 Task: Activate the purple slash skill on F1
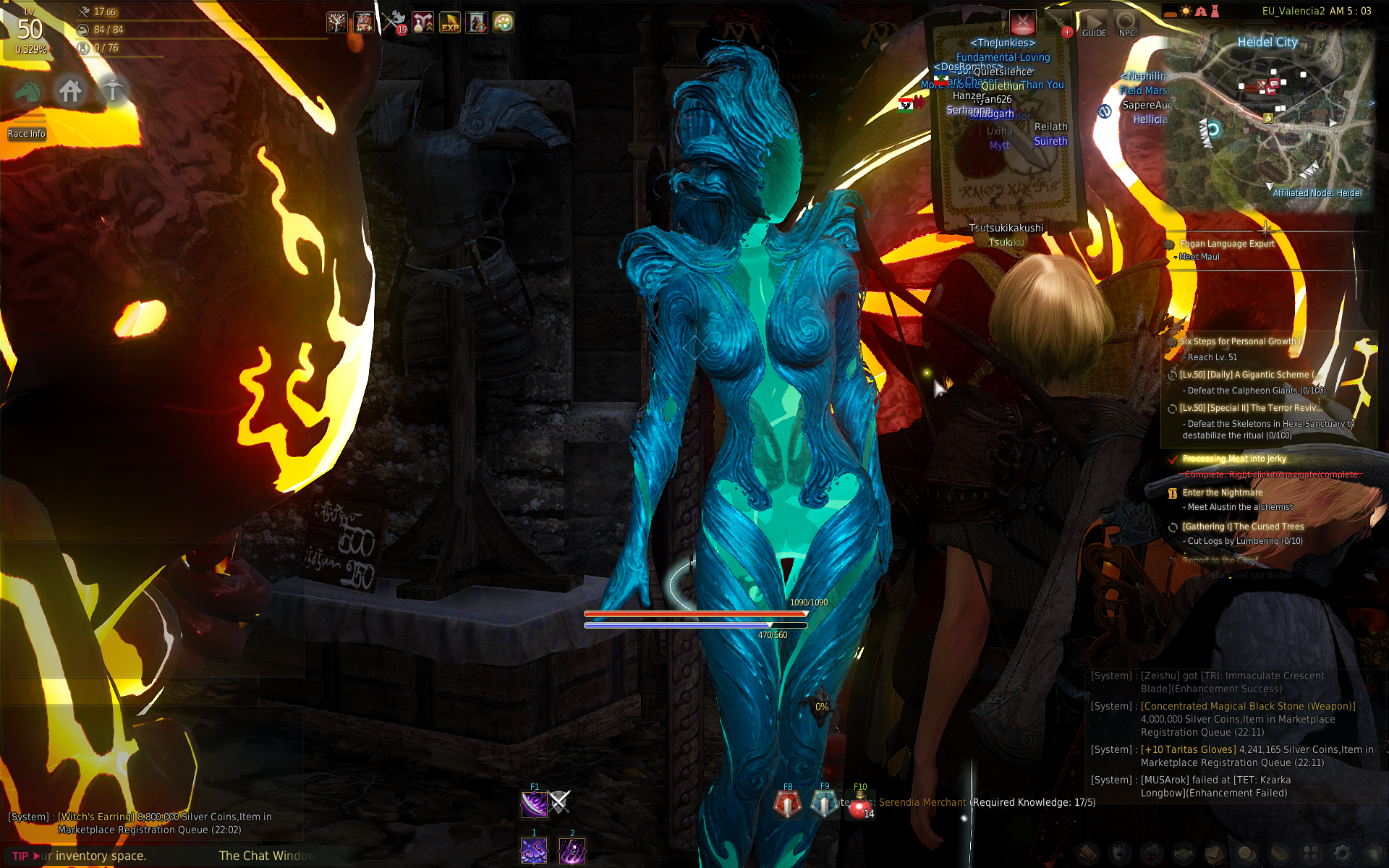click(534, 804)
